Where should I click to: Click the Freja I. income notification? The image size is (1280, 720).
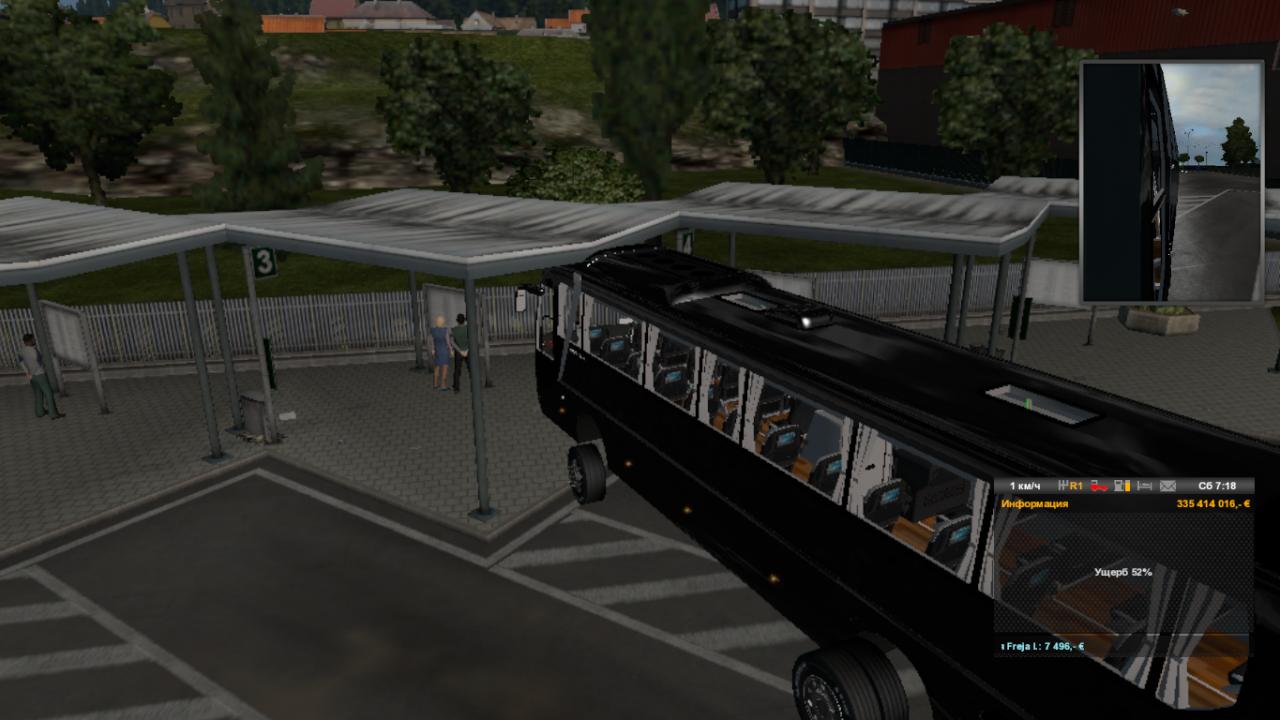point(1043,646)
